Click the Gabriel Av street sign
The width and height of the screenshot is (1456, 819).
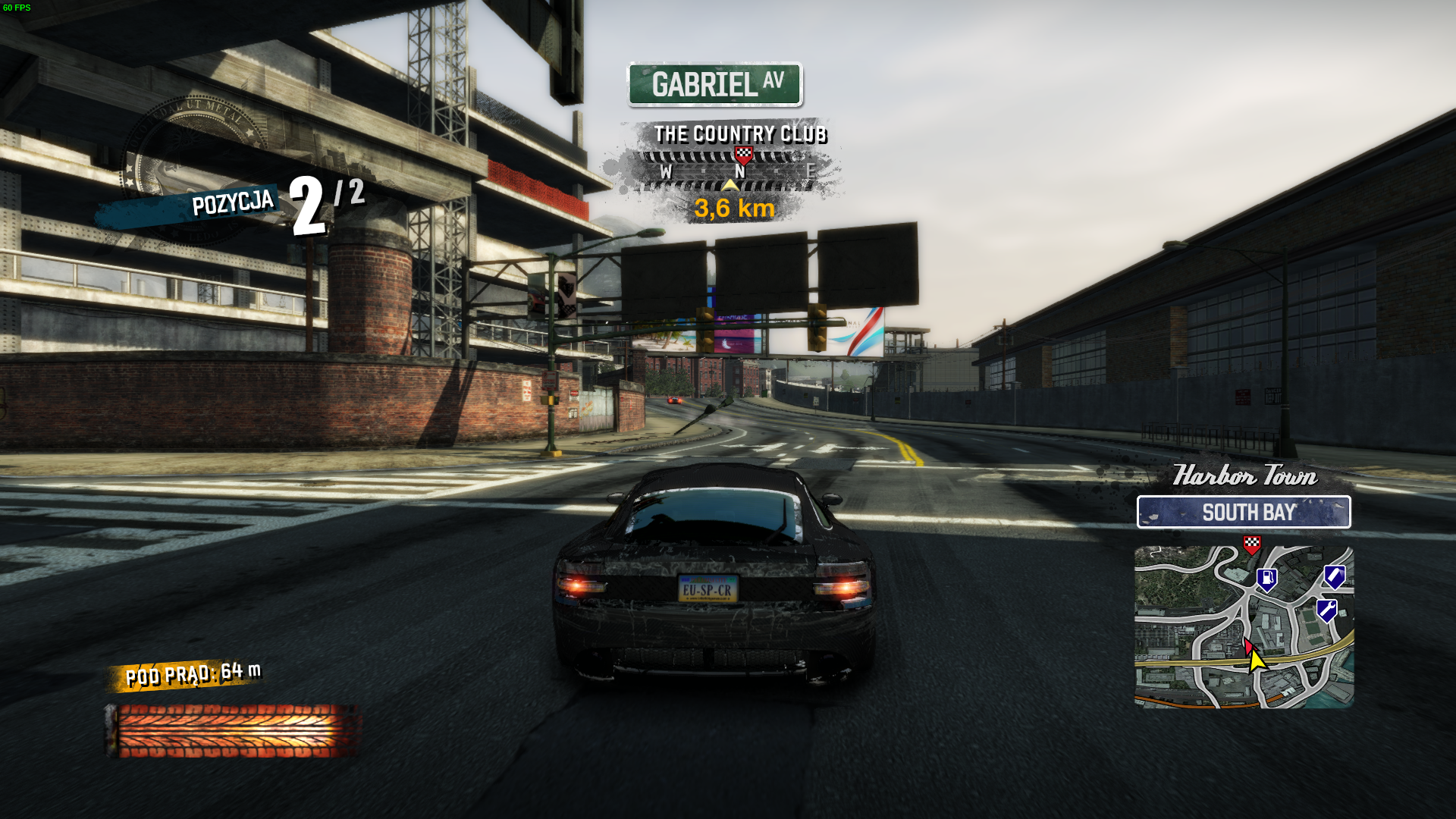714,84
